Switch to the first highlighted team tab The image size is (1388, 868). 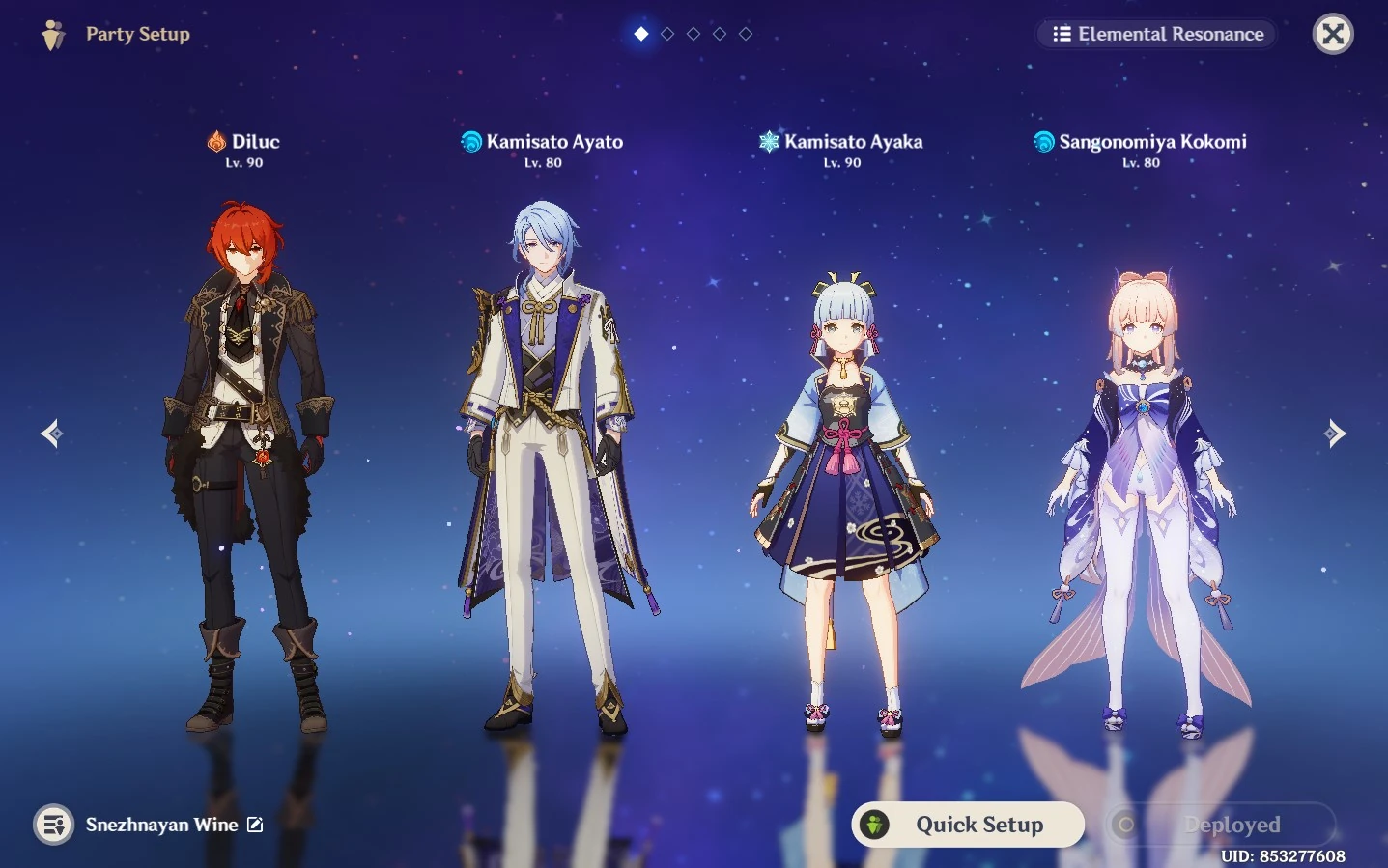pyautogui.click(x=640, y=32)
